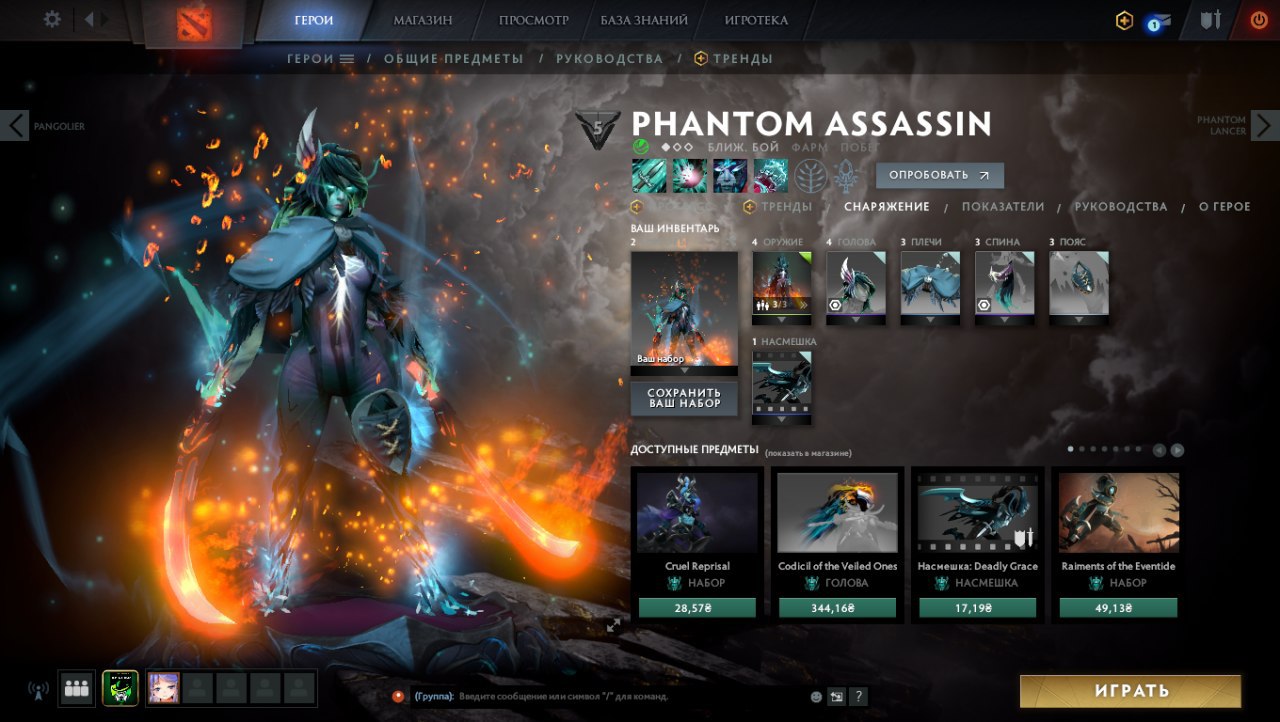Screen dimensions: 1280x722
Task: Open the ПРОСМОТР tab
Action: 533,20
